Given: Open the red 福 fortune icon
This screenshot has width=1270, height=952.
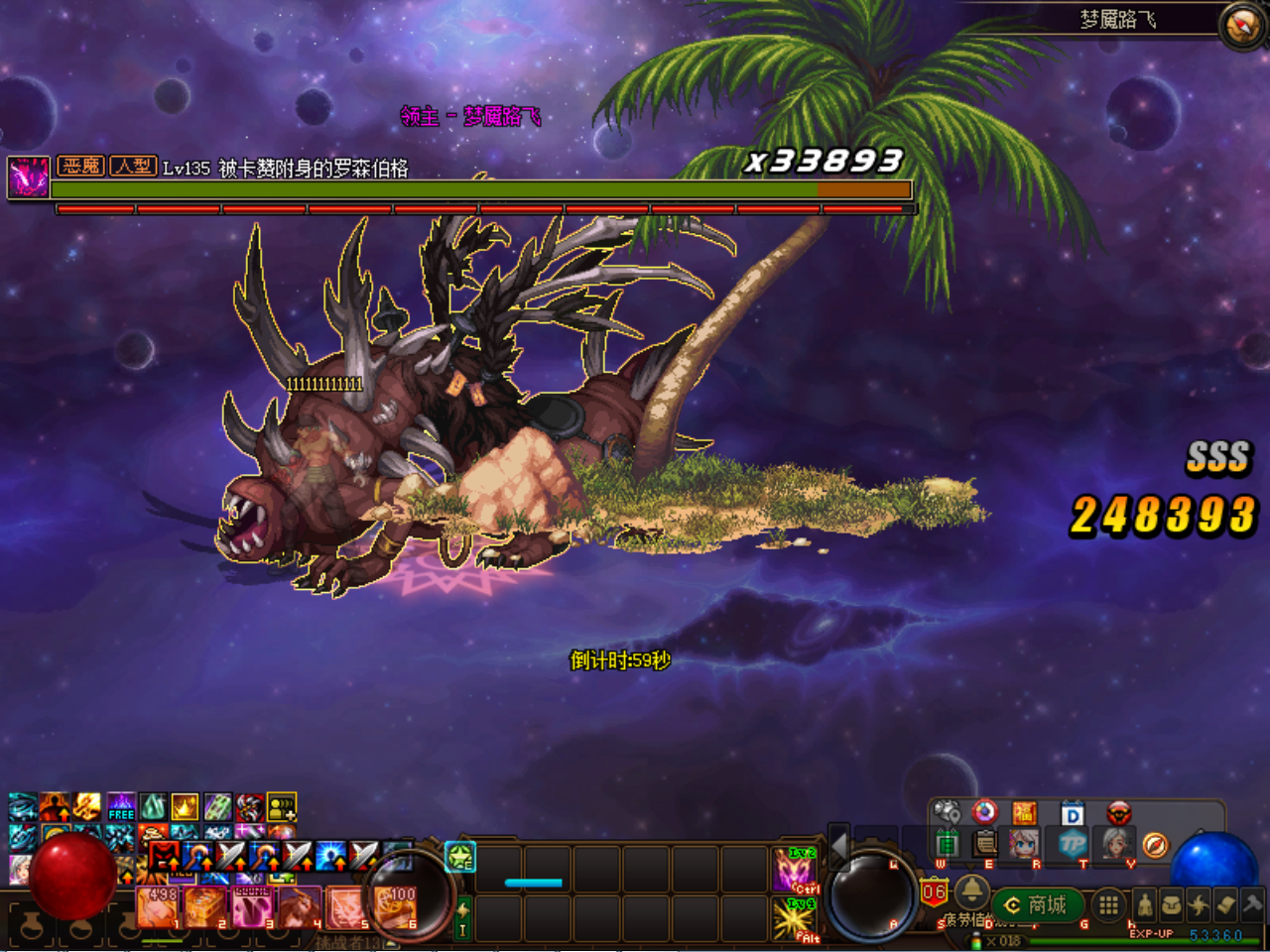Looking at the screenshot, I should point(1025,814).
